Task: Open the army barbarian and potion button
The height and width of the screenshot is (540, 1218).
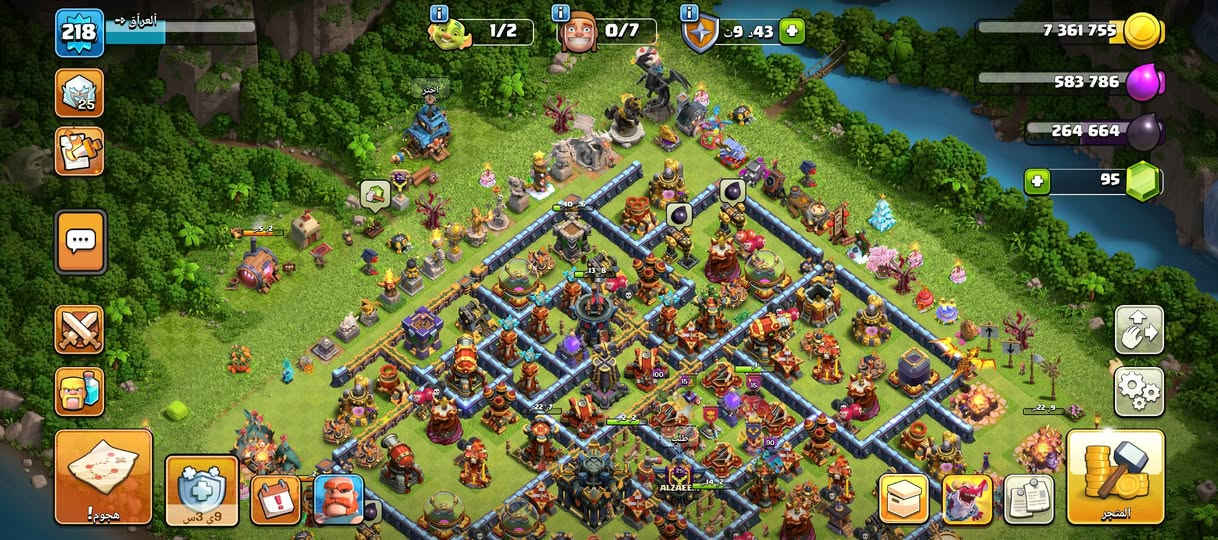Action: [x=79, y=391]
